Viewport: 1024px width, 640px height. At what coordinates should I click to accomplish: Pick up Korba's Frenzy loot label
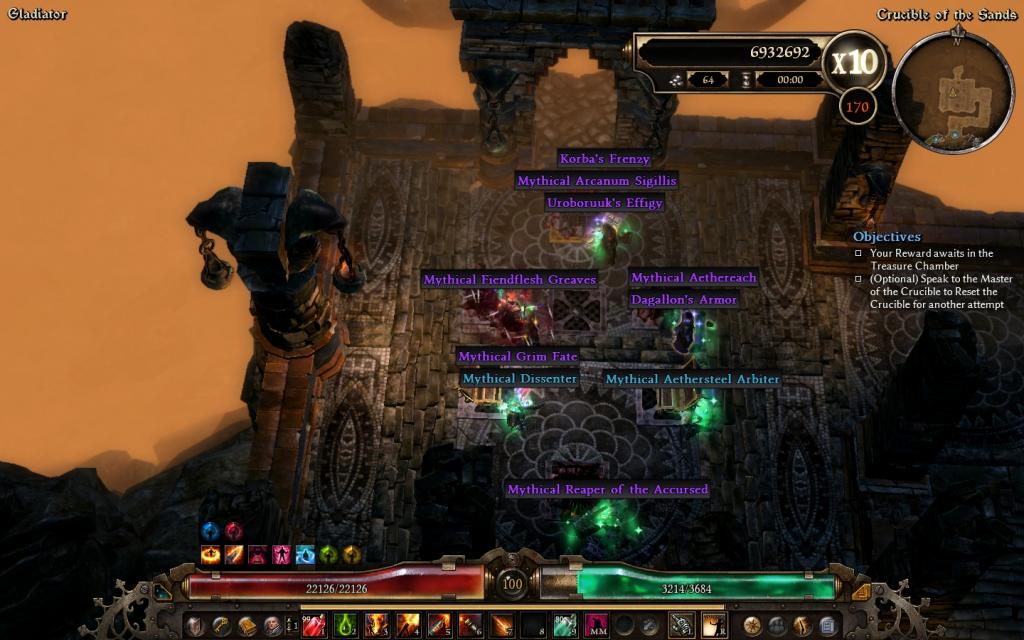[604, 159]
